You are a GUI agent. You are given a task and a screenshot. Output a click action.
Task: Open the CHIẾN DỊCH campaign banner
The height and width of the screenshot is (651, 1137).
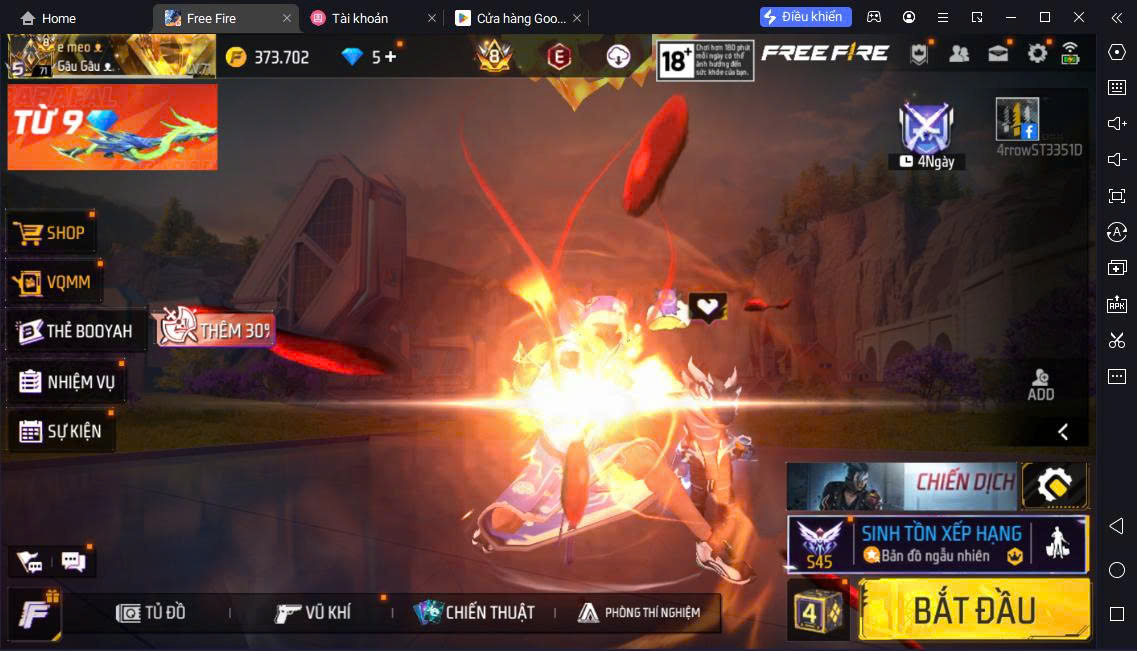coord(901,486)
